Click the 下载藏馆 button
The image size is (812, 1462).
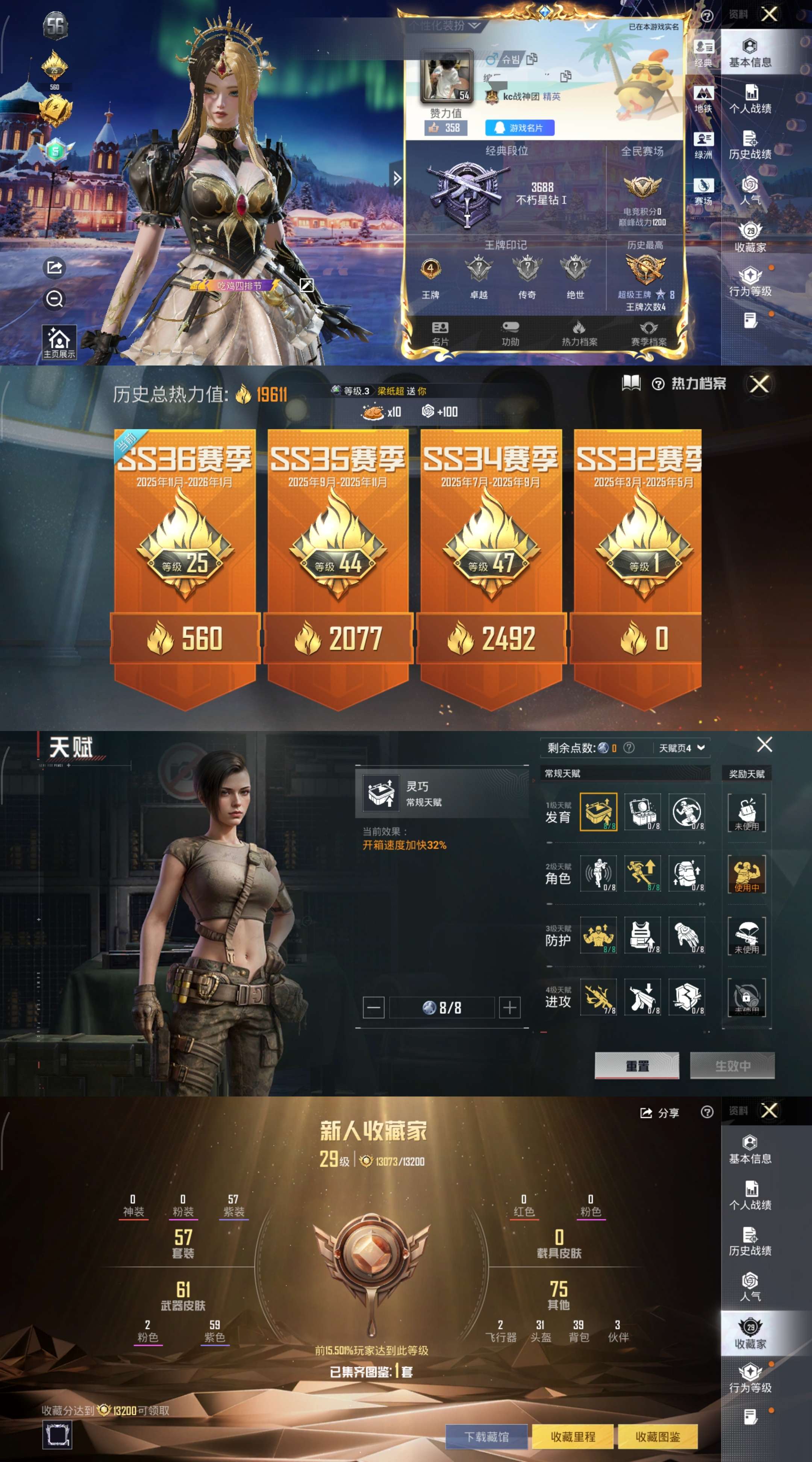click(x=486, y=1436)
